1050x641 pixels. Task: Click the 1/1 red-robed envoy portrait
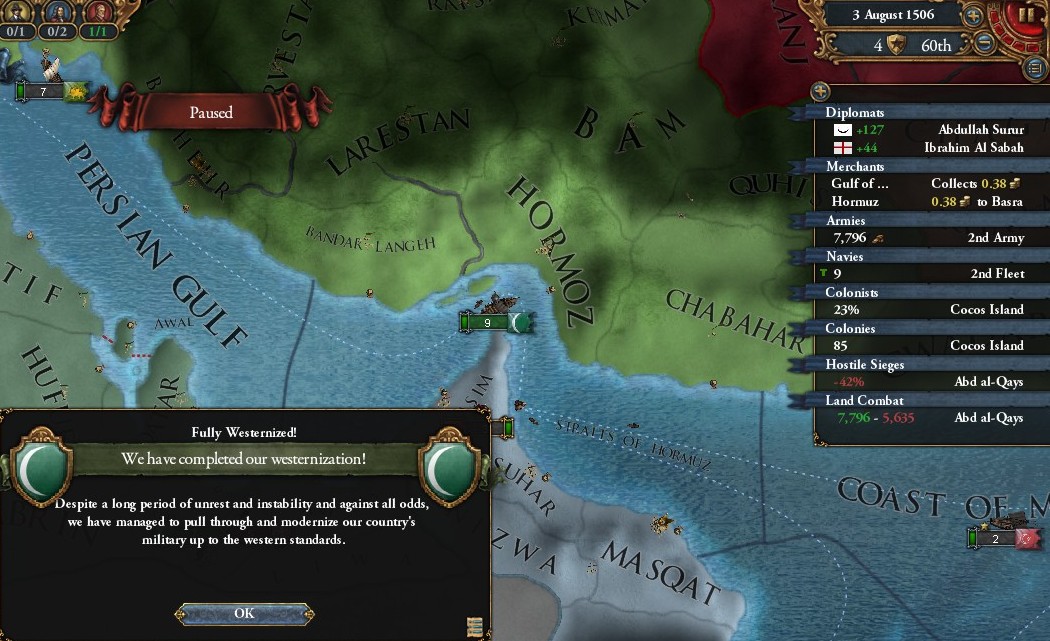pos(97,14)
